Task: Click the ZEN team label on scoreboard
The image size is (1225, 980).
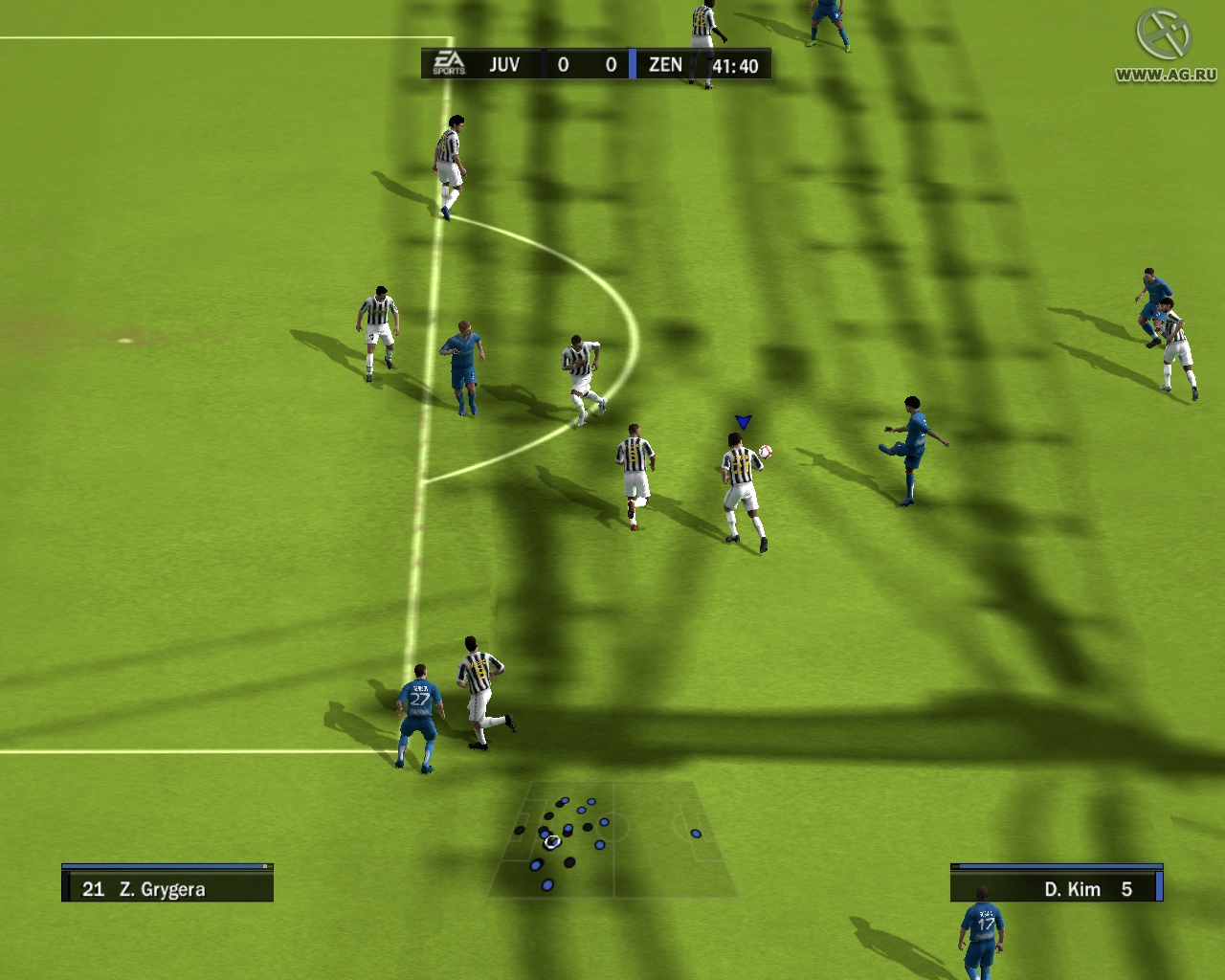Action: coord(666,64)
